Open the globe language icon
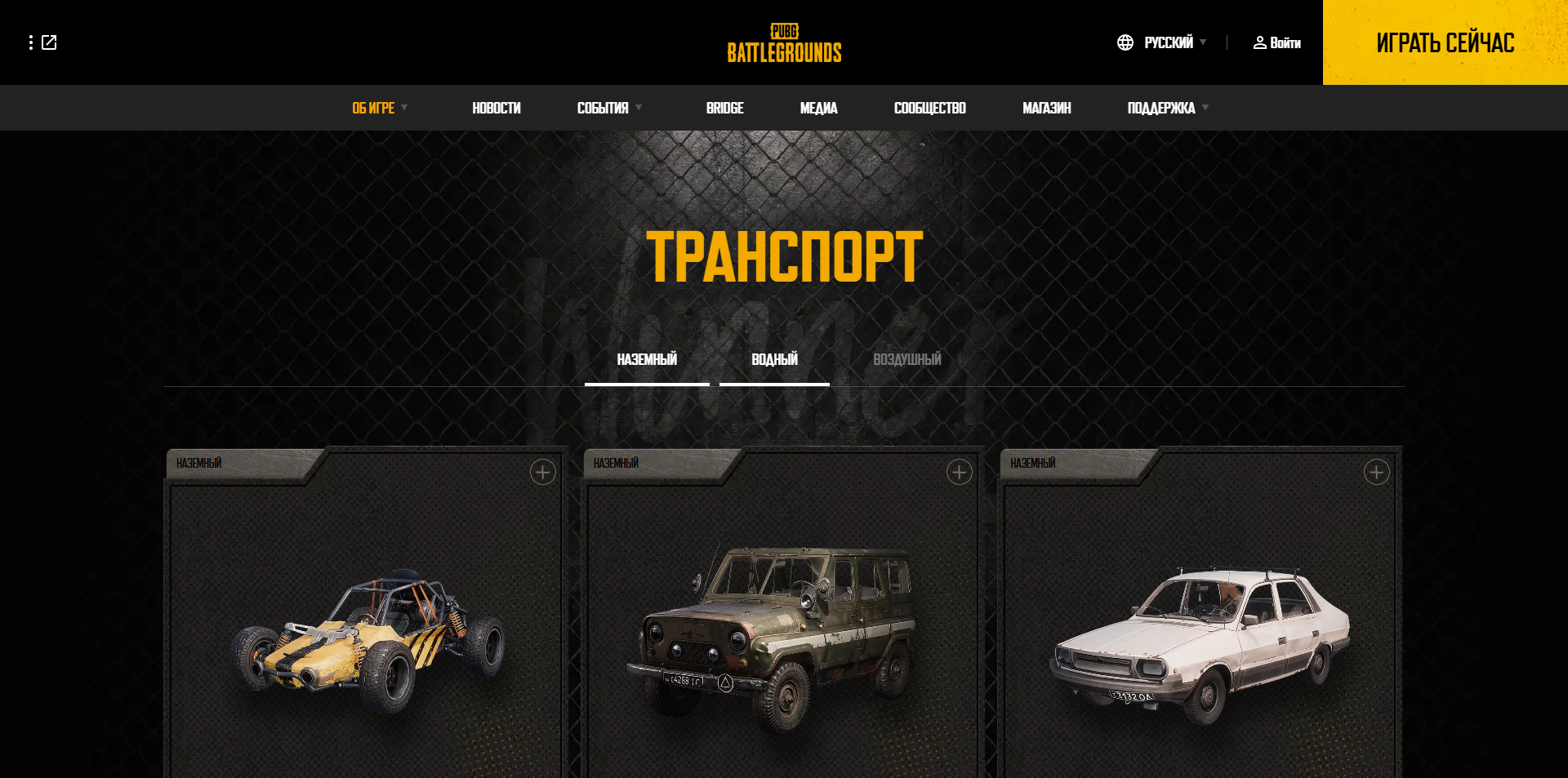 click(1125, 42)
